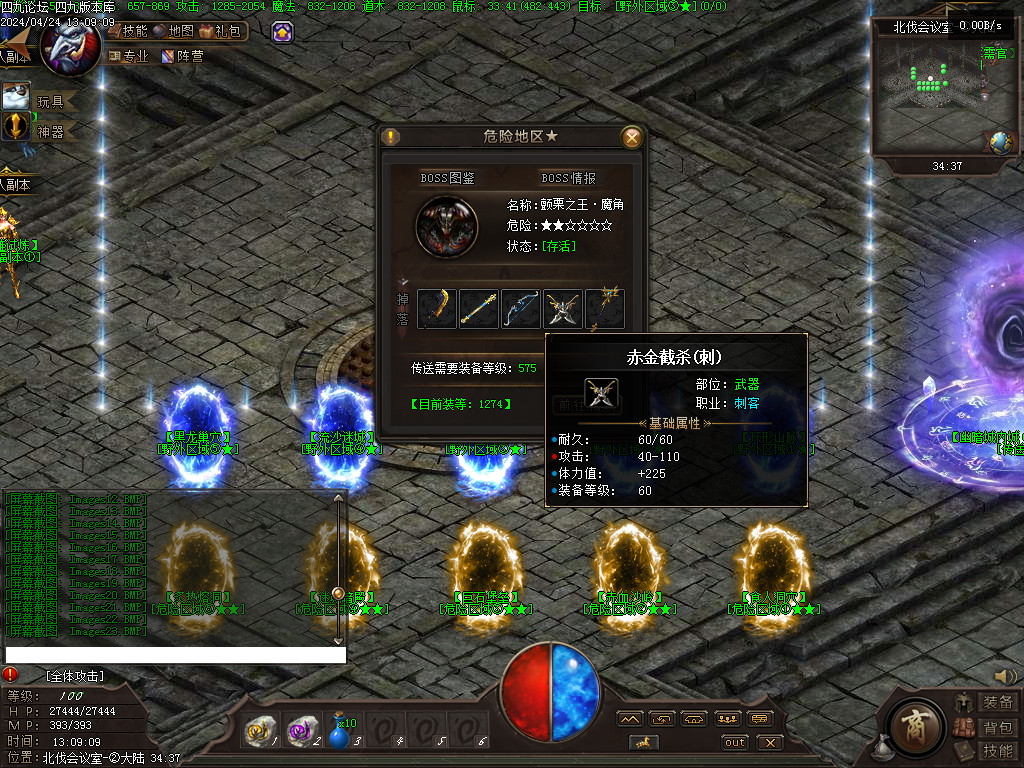Select the crossed daggers drop item
The height and width of the screenshot is (768, 1024).
pos(562,309)
